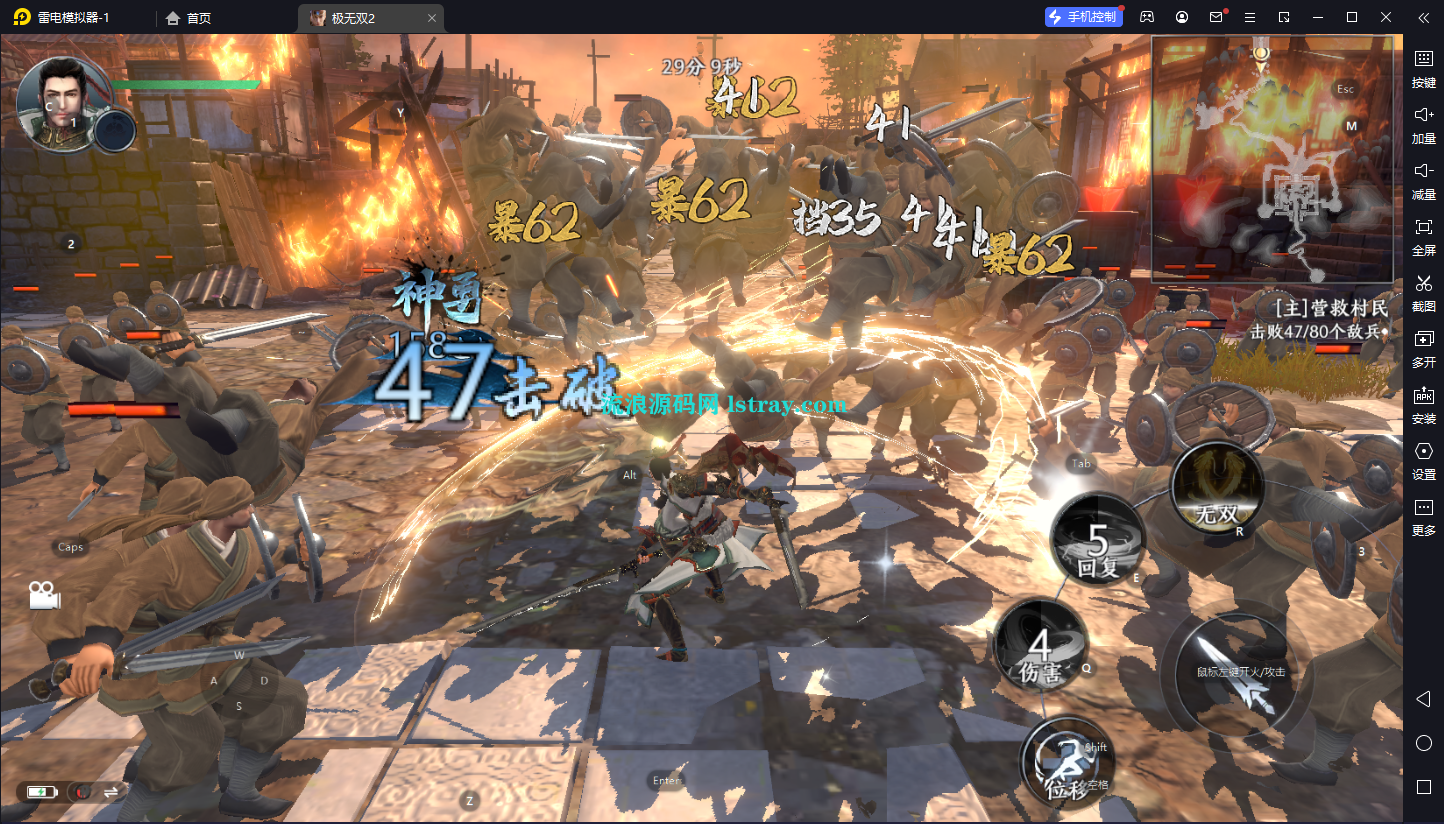
Task: Toggle the video camera icon
Action: pyautogui.click(x=43, y=595)
